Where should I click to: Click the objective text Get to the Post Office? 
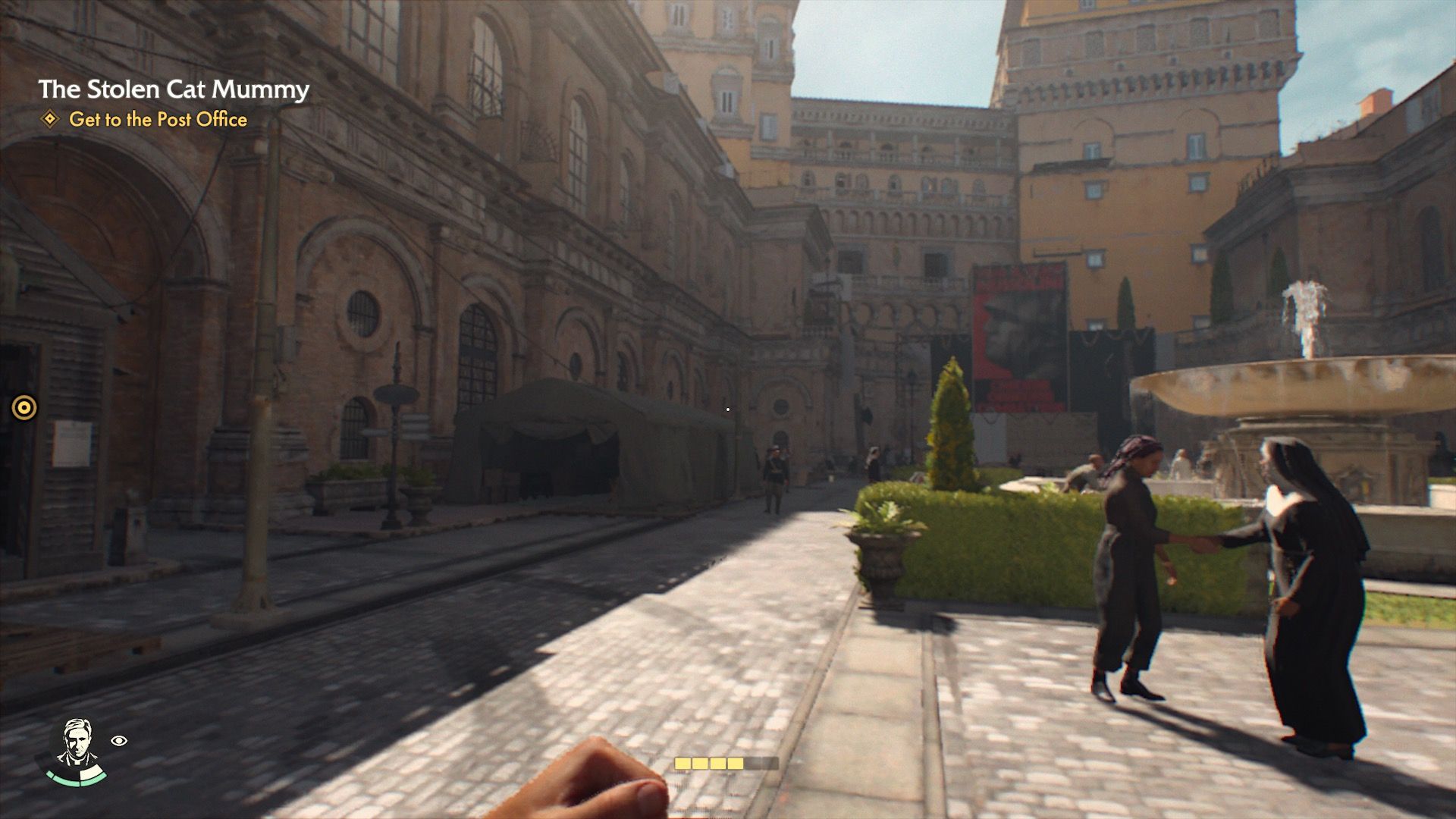tap(159, 120)
